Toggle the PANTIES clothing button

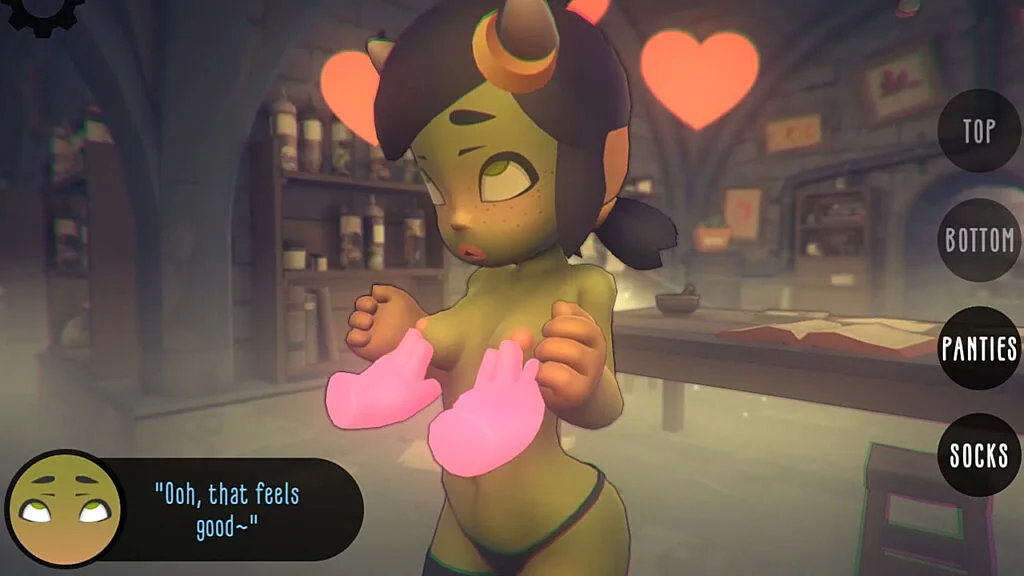[979, 348]
